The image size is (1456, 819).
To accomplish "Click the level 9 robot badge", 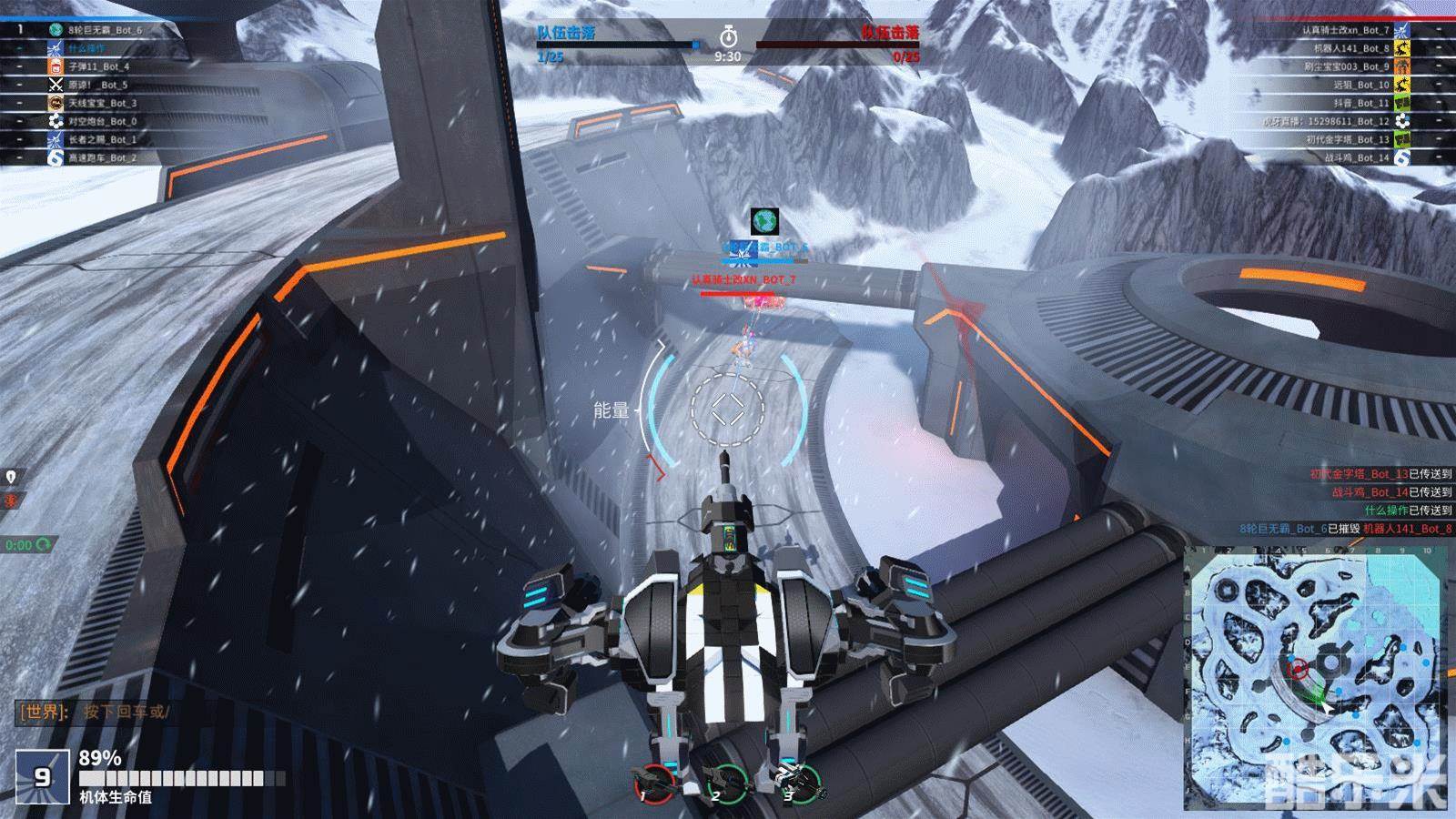I will click(x=43, y=777).
